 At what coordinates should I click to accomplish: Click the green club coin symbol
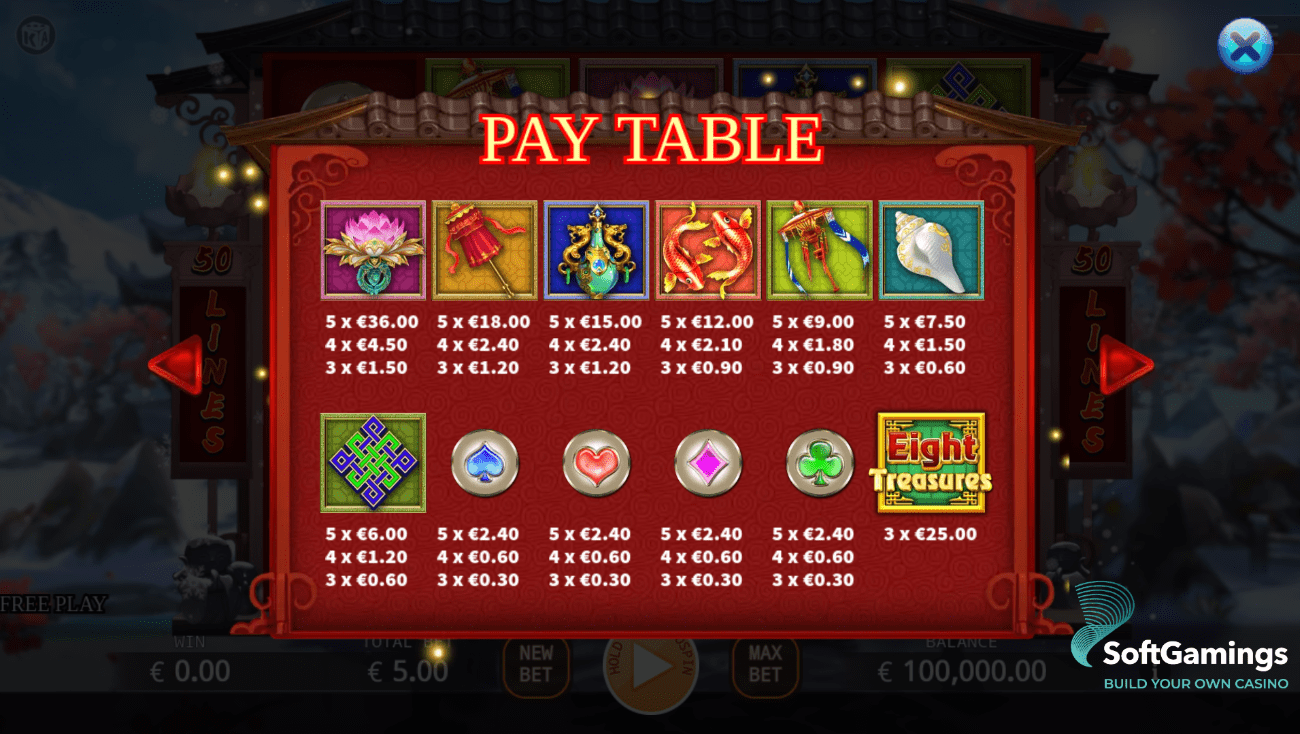point(818,463)
